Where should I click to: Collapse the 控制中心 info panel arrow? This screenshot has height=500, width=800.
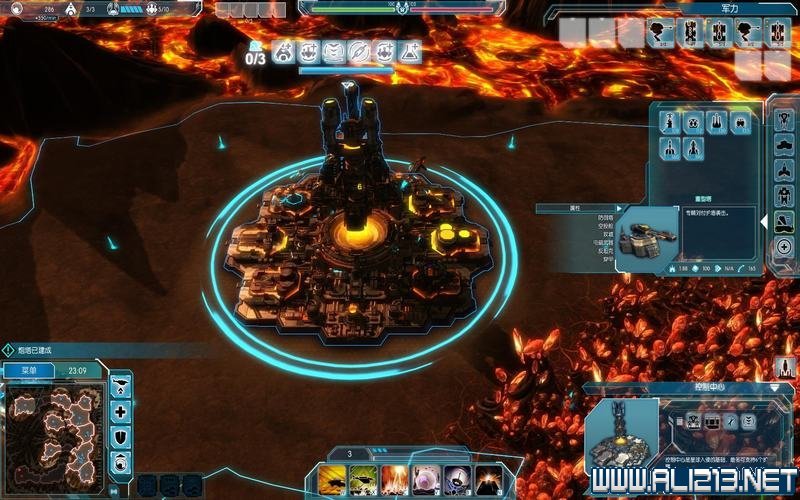click(x=774, y=387)
